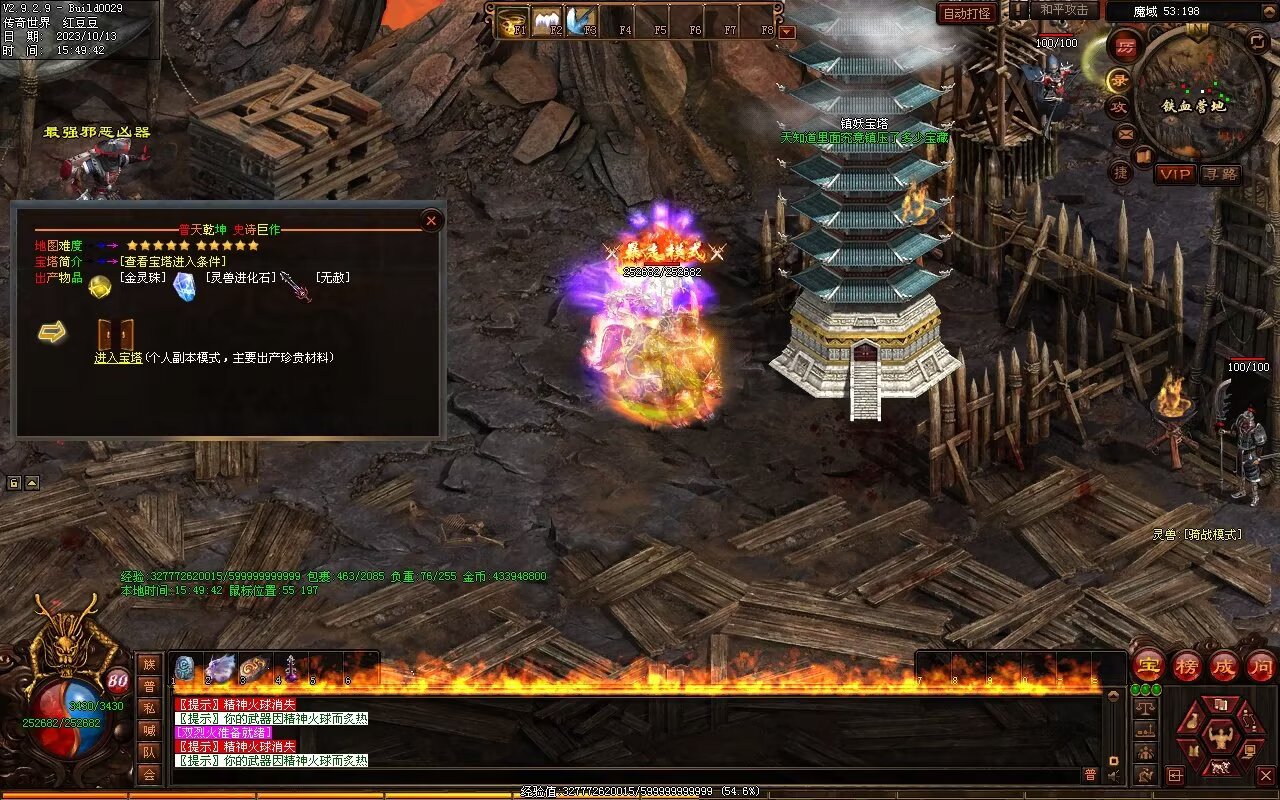Click the 进入宝塔 enter pagoda link

click(x=118, y=358)
